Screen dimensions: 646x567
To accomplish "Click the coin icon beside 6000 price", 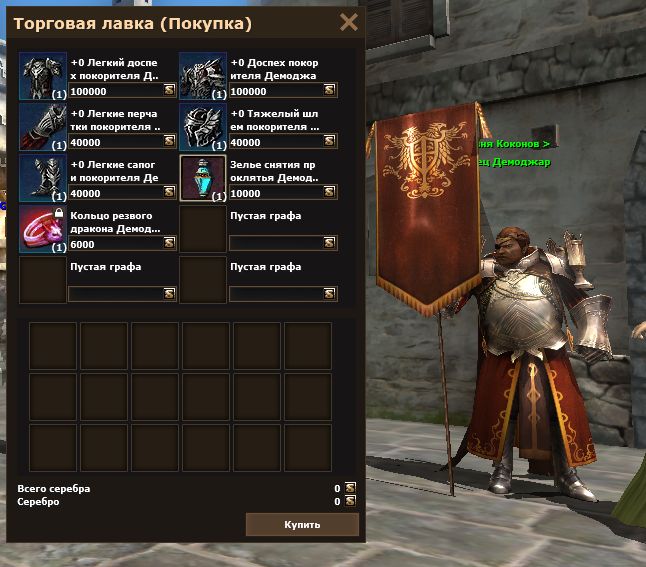I will coord(170,243).
